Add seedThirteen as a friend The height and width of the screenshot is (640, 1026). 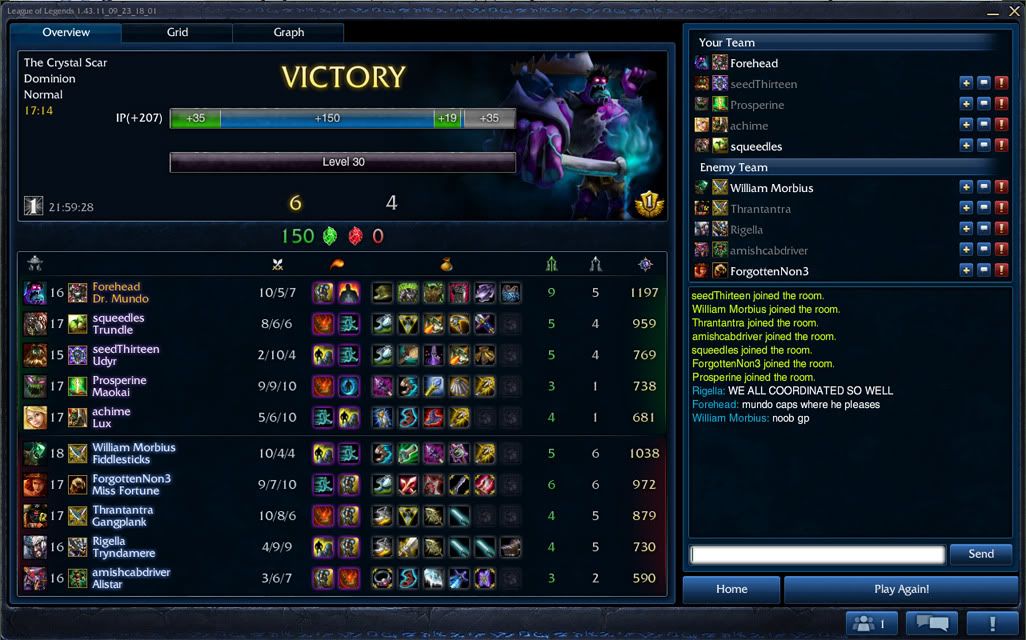pyautogui.click(x=966, y=83)
